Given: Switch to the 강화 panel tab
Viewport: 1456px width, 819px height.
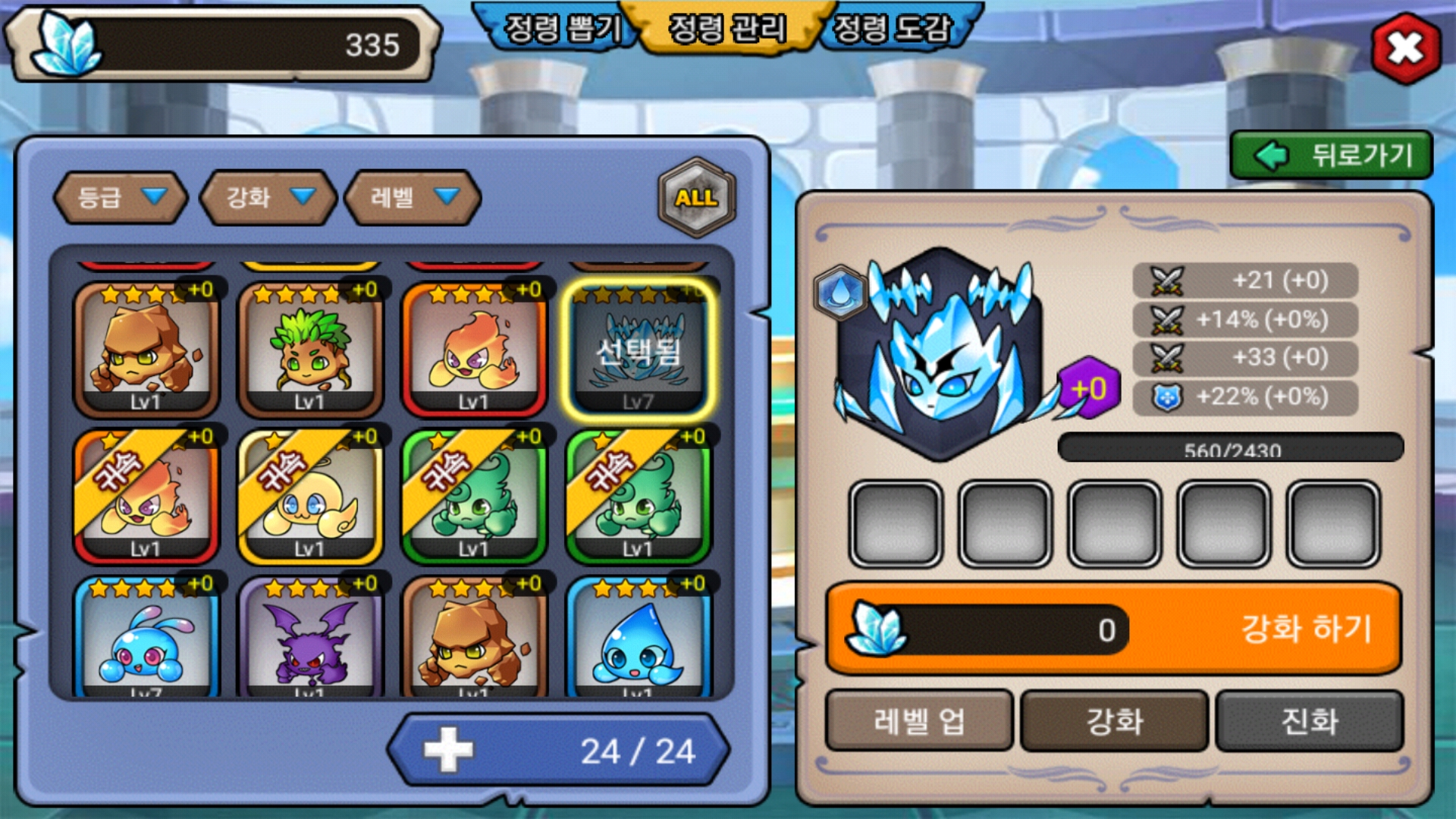Looking at the screenshot, I should [x=1114, y=720].
